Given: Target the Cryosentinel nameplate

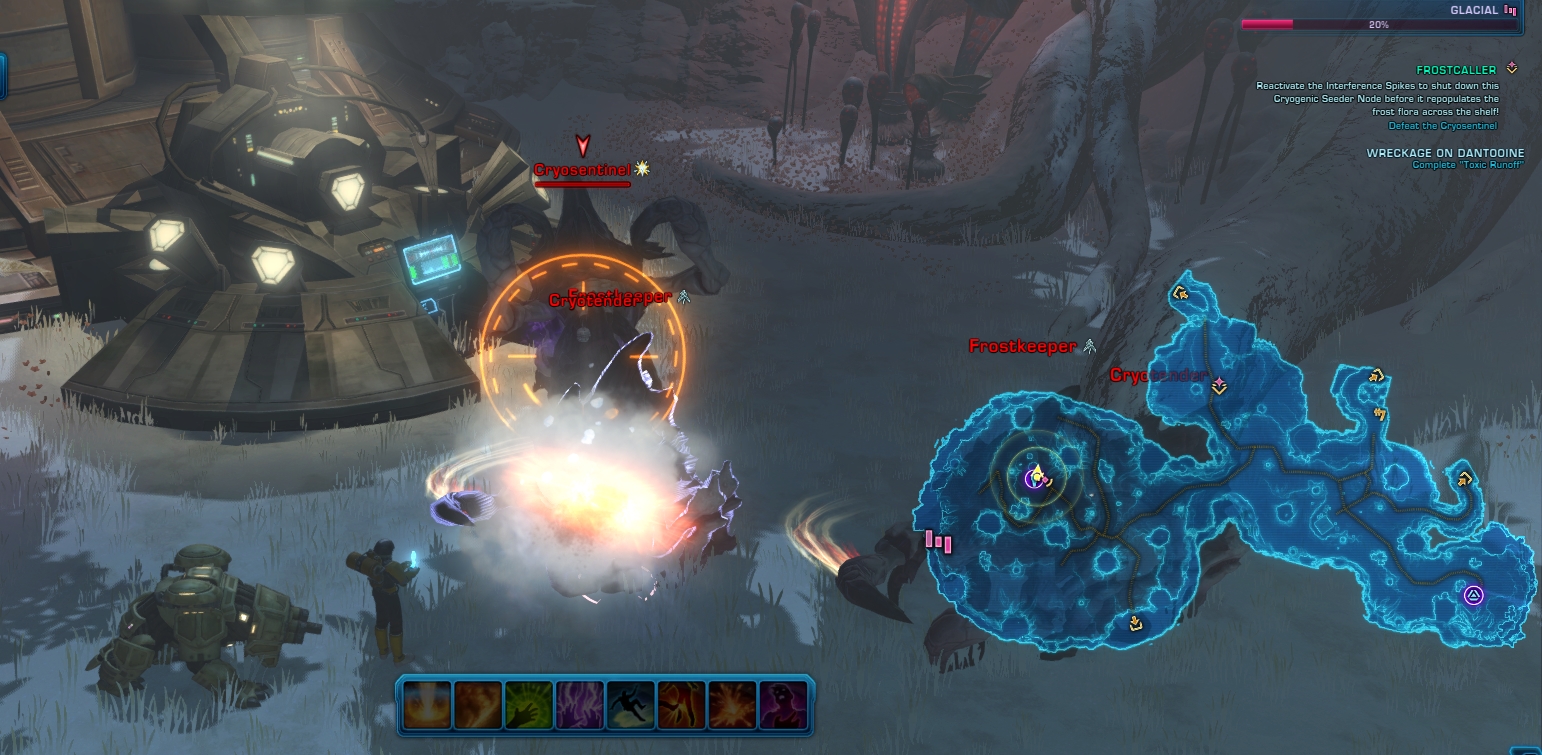Looking at the screenshot, I should point(582,170).
